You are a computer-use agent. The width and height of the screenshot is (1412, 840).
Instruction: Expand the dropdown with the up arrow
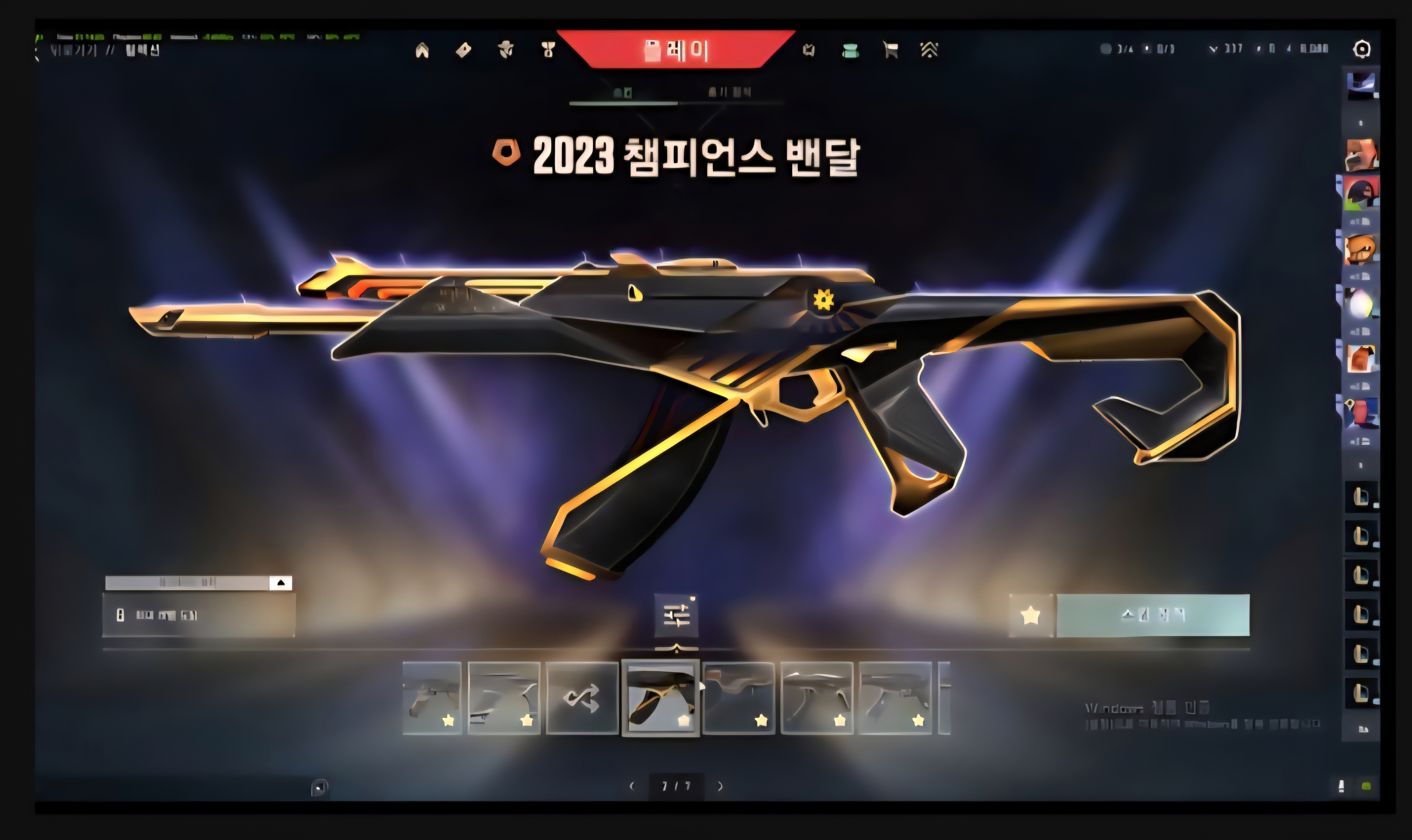[x=281, y=583]
